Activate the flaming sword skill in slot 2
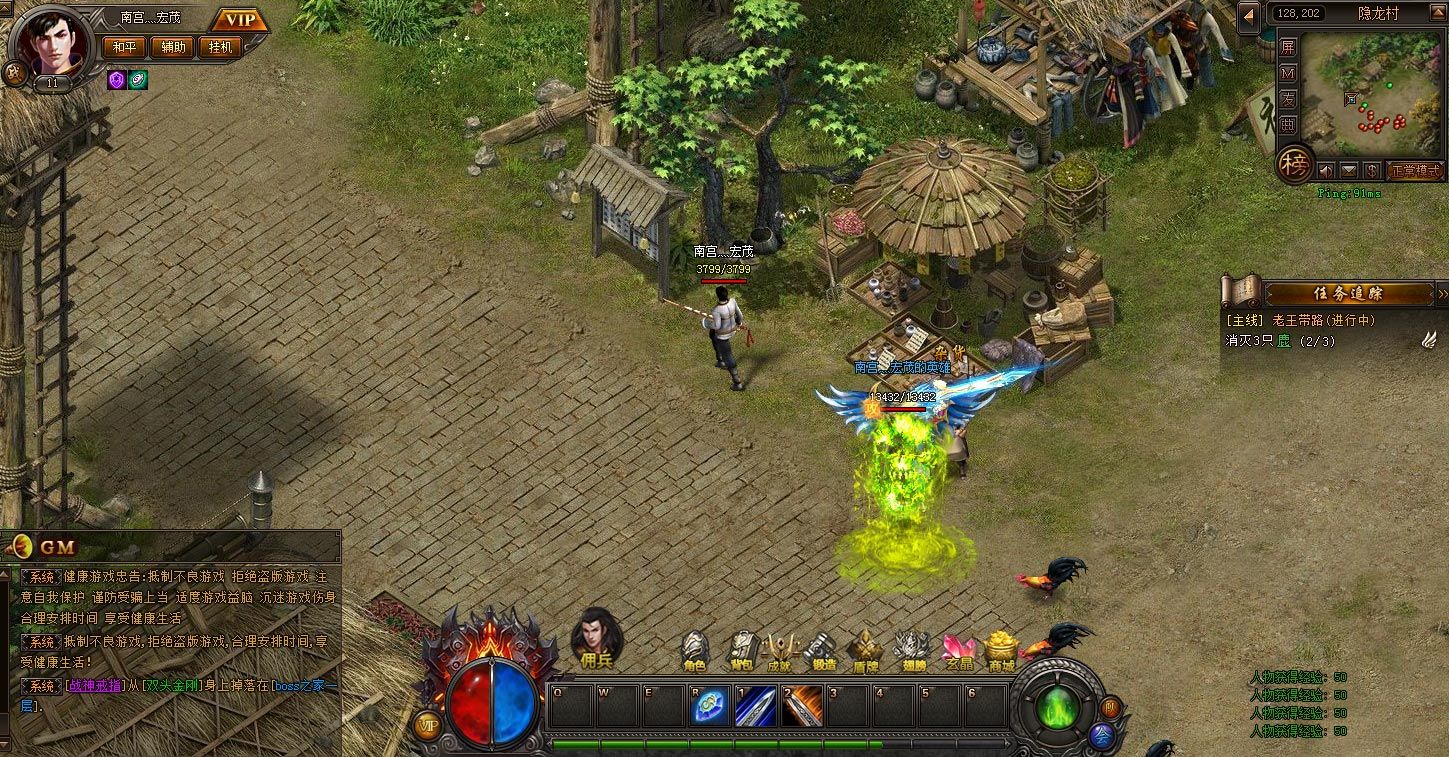 coord(801,707)
